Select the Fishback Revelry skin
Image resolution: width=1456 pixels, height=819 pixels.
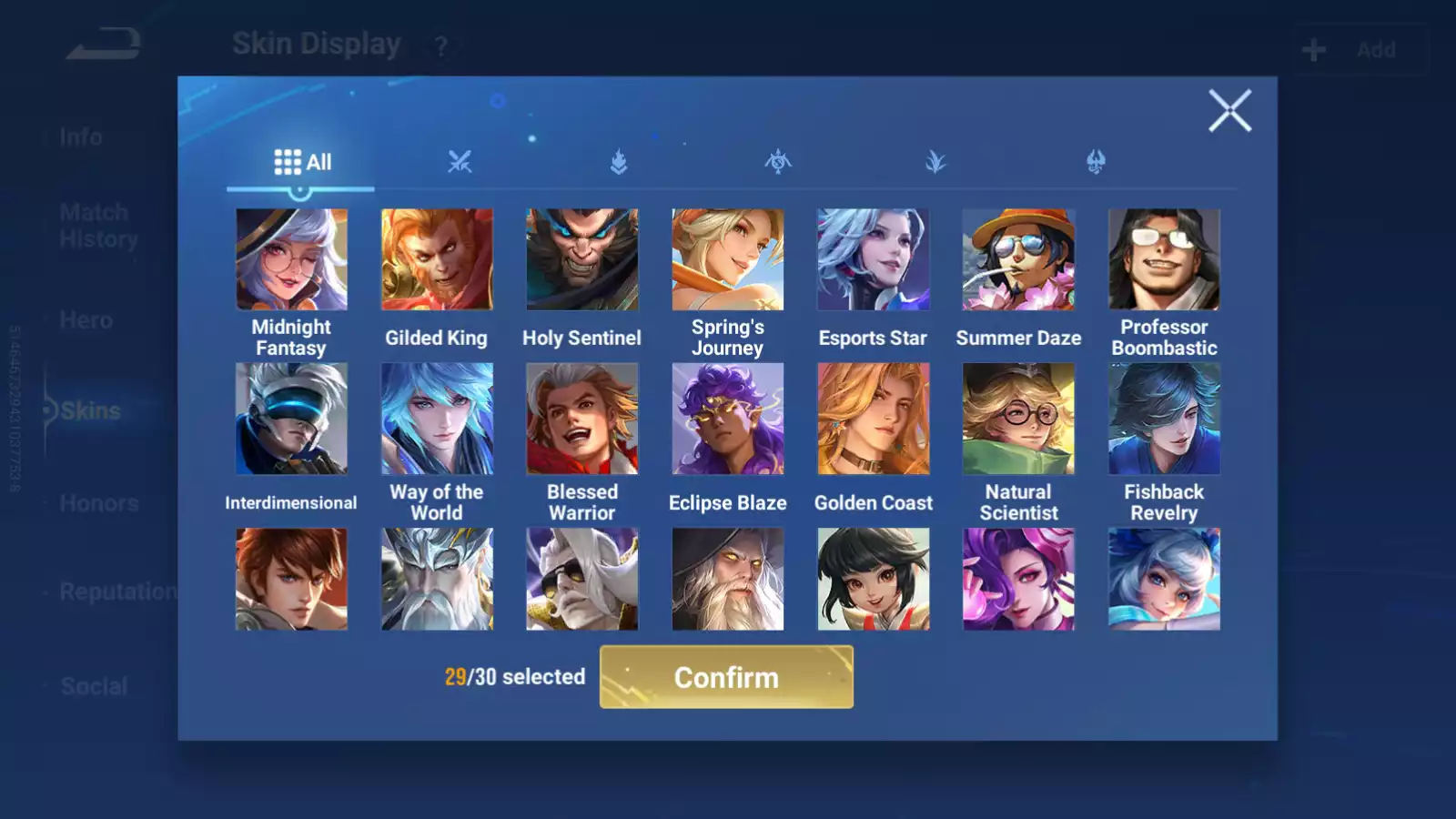[1164, 420]
